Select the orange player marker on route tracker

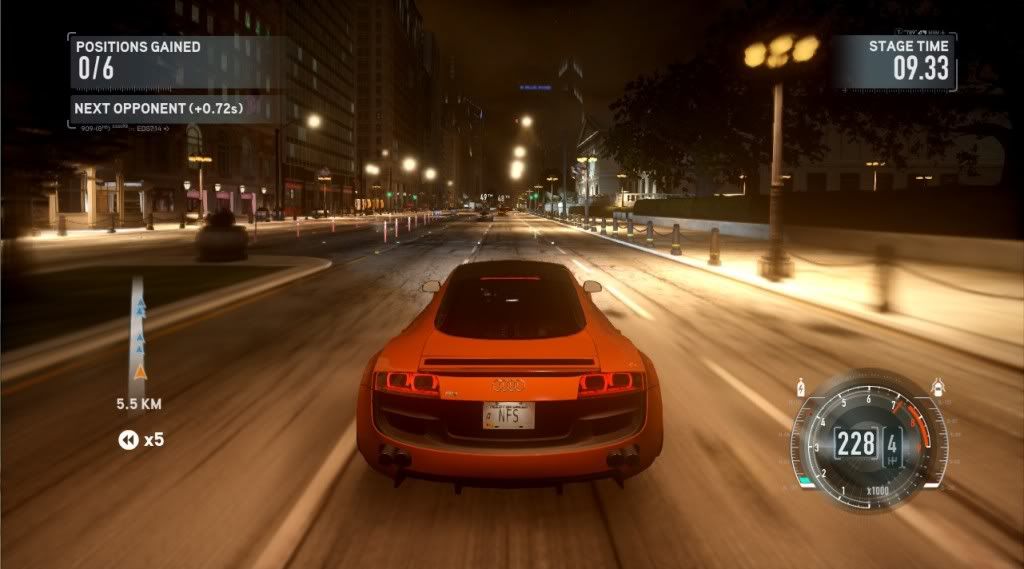[140, 372]
